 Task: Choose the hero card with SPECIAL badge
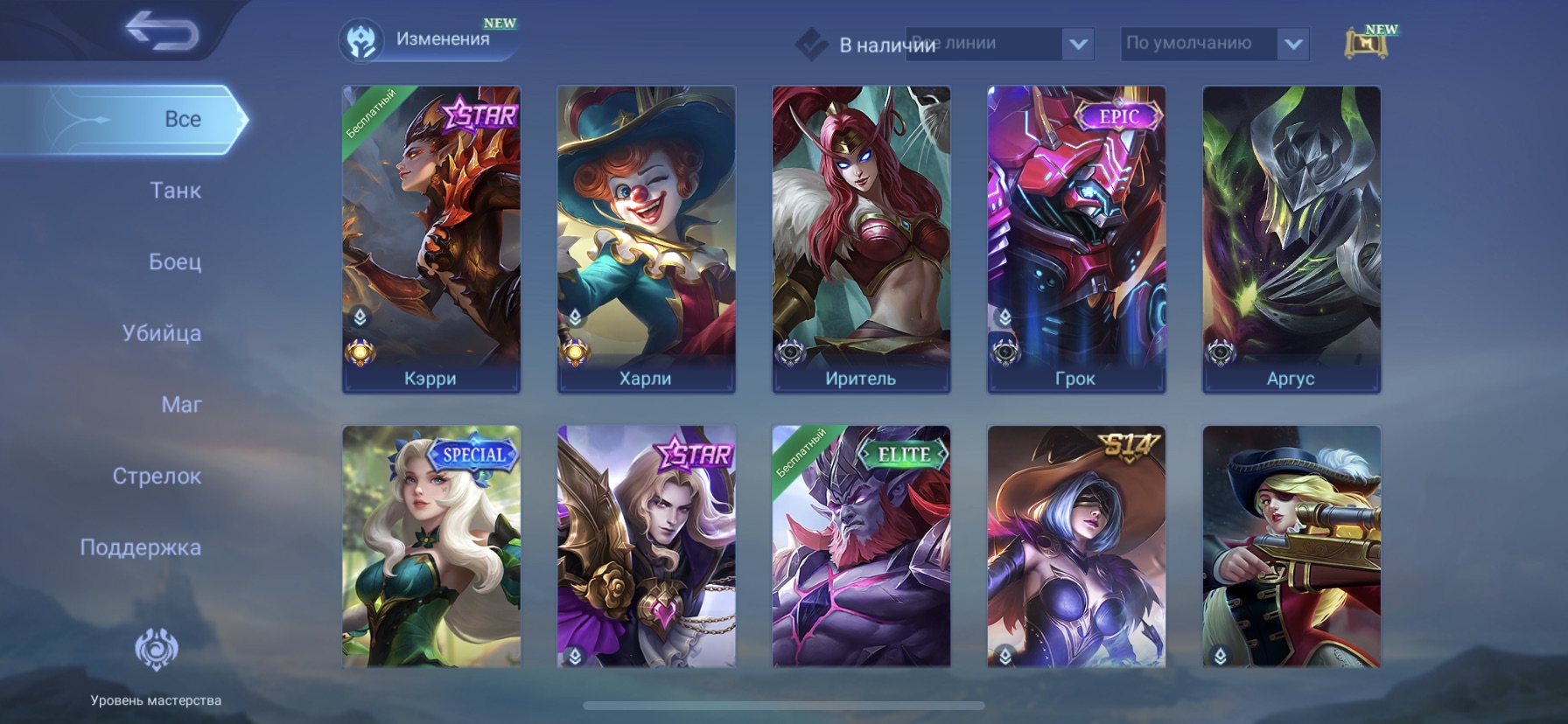tap(431, 546)
